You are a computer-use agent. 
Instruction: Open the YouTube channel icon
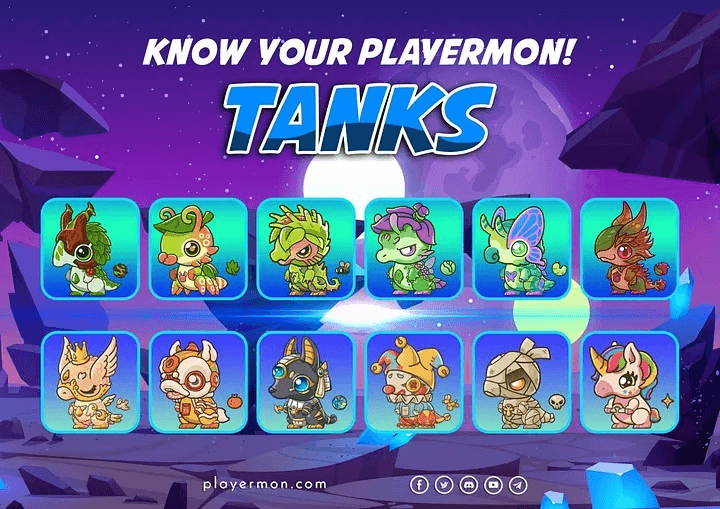(493, 485)
